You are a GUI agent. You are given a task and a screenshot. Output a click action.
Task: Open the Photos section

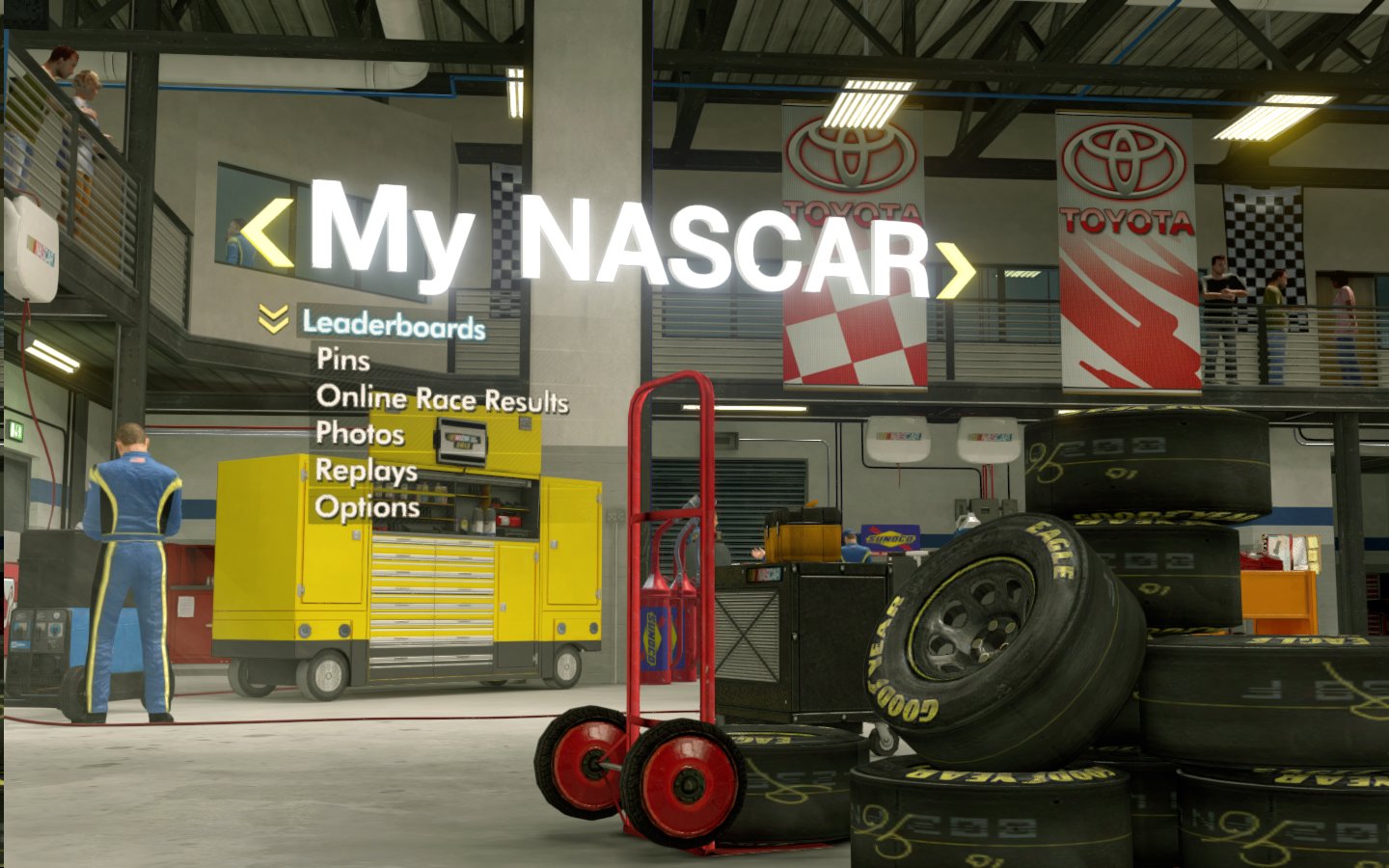[360, 433]
